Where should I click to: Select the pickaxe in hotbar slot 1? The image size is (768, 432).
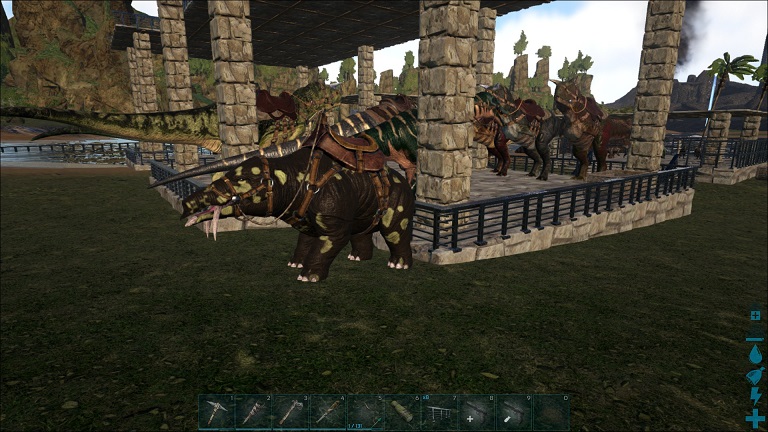(x=216, y=412)
